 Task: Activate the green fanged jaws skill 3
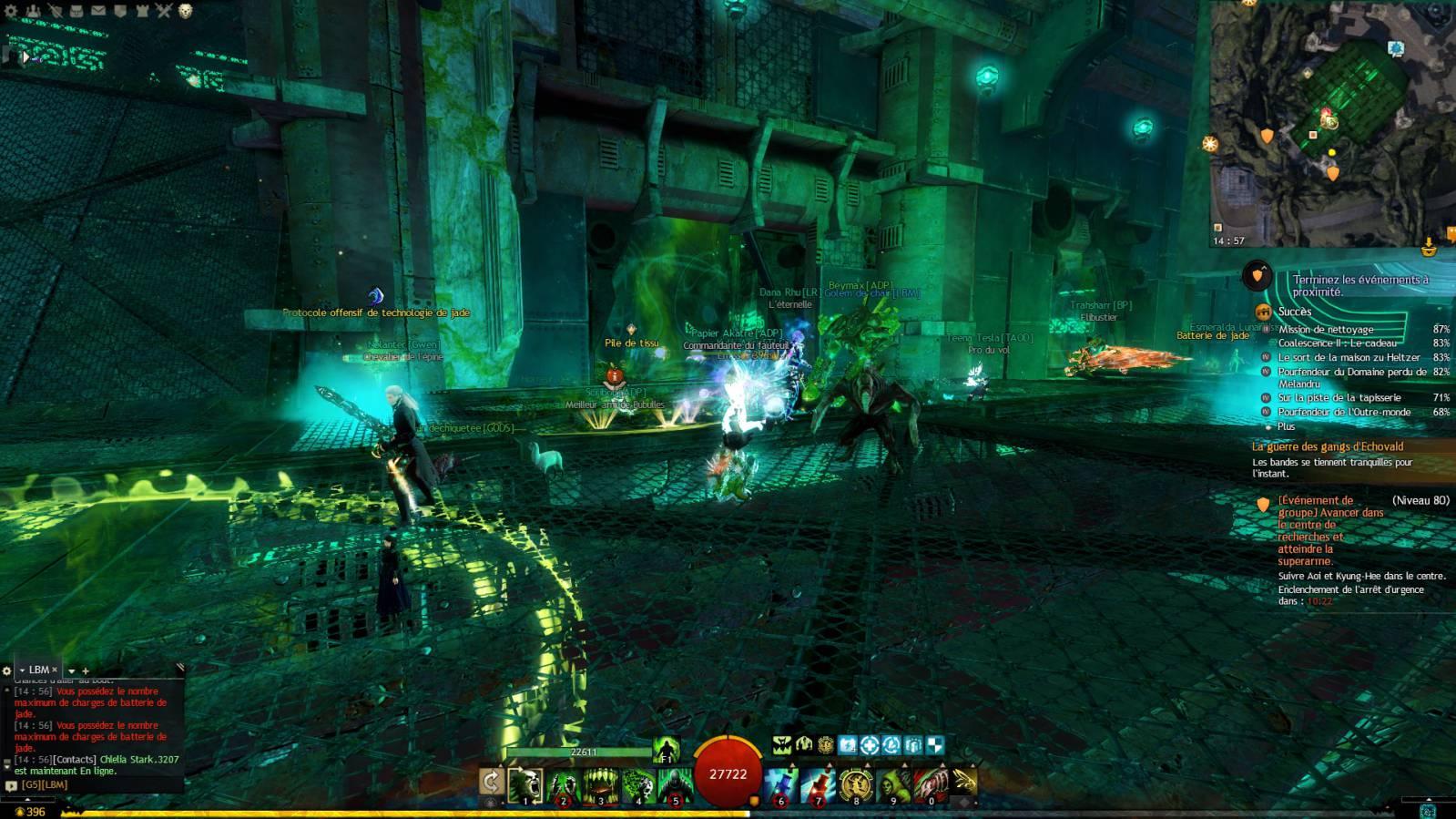point(600,784)
